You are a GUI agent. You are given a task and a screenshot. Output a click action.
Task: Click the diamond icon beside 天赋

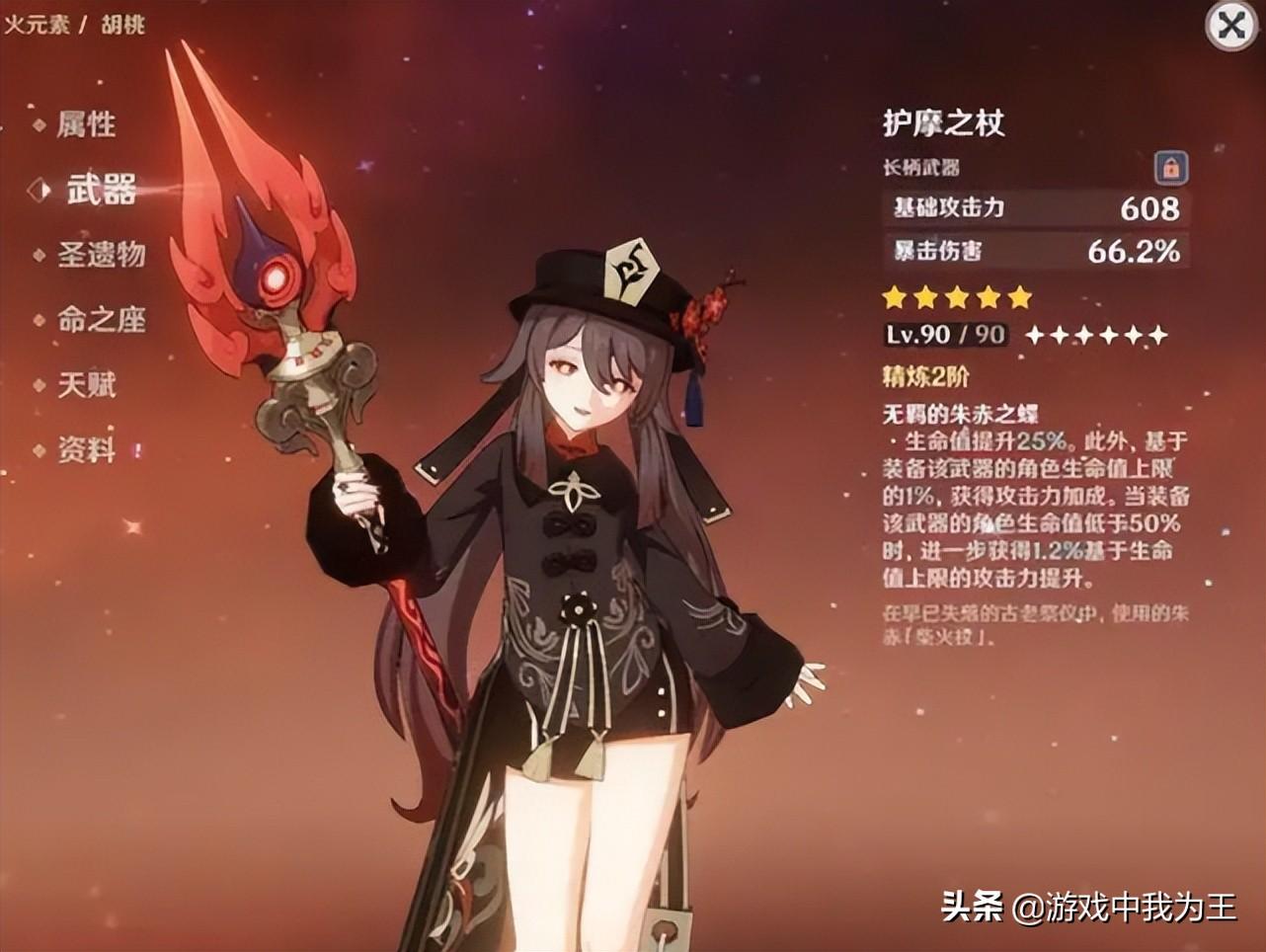[40, 387]
